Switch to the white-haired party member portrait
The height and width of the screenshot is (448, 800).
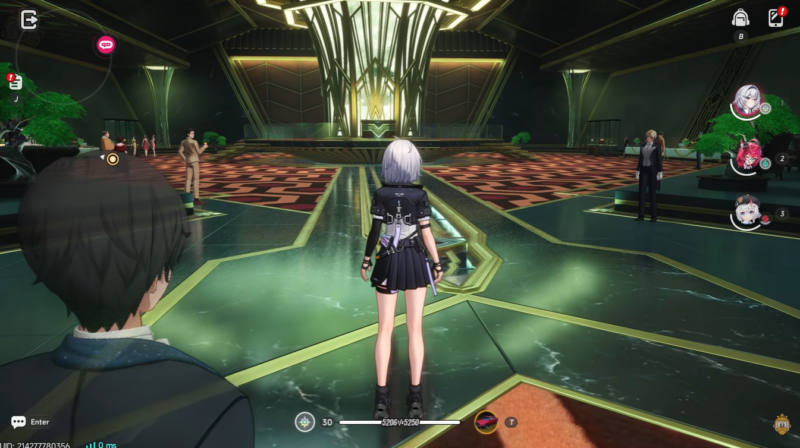coord(746,102)
